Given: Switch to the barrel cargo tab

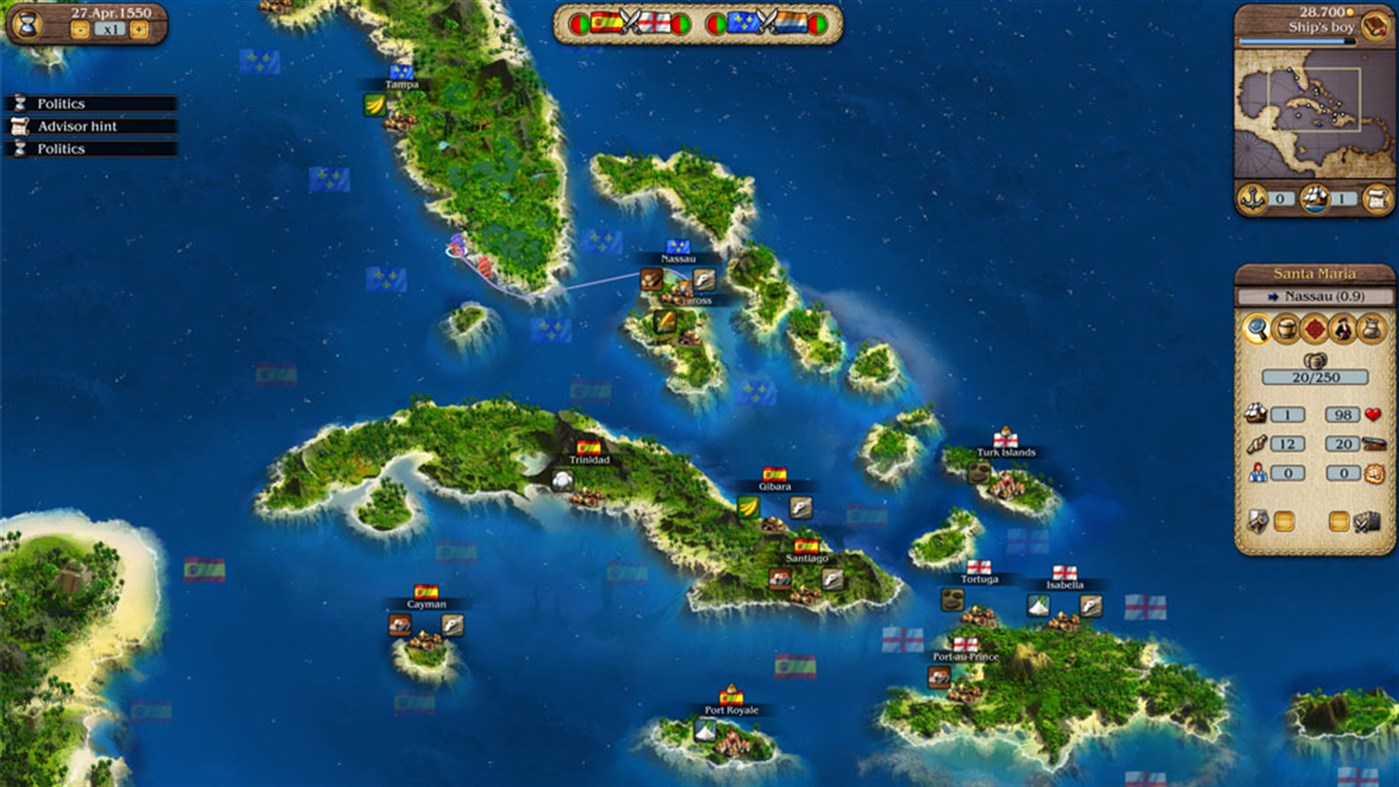Looking at the screenshot, I should coord(1286,330).
